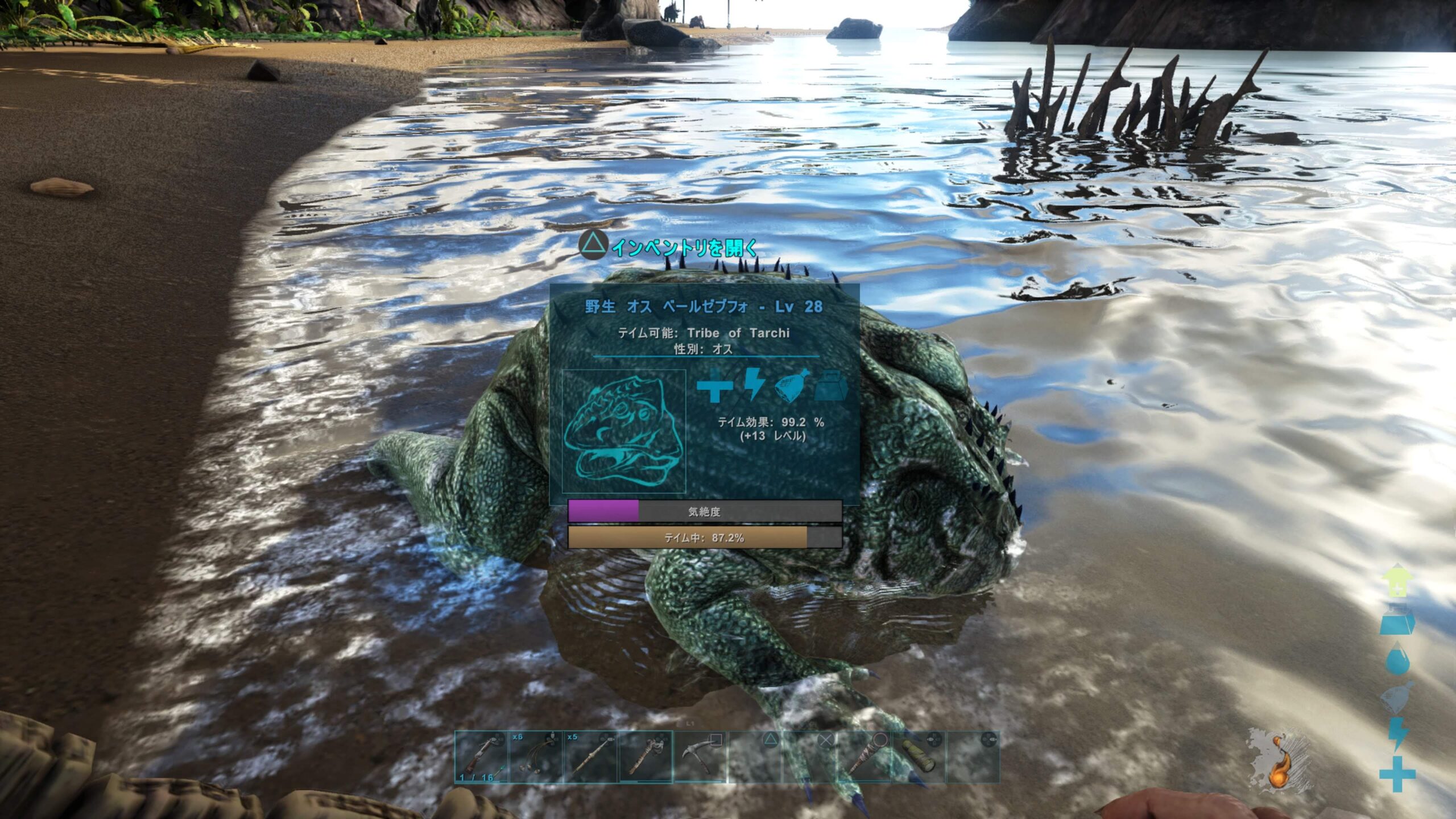Equip the pickaxe from the hotbar
Viewport: 1456px width, 819px height.
[700, 757]
